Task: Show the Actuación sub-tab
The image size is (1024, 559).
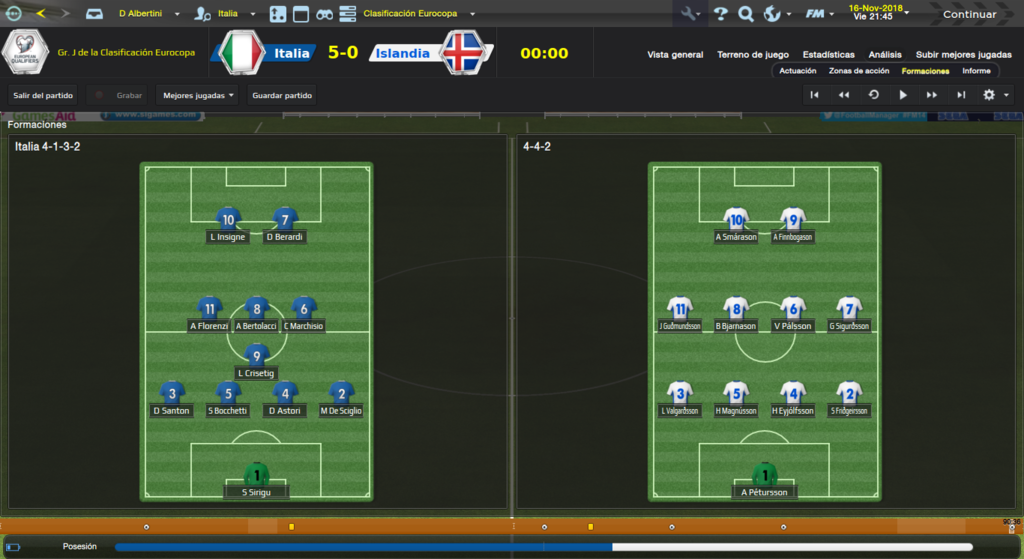Action: click(797, 71)
